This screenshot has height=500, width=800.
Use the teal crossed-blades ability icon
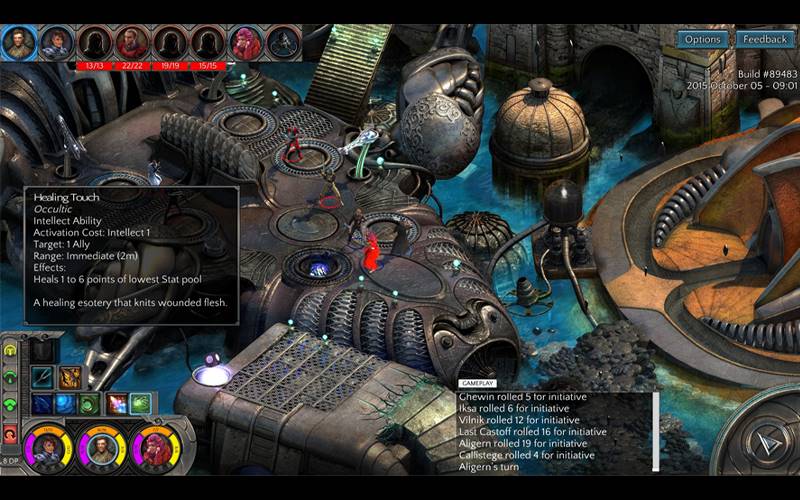pos(42,377)
